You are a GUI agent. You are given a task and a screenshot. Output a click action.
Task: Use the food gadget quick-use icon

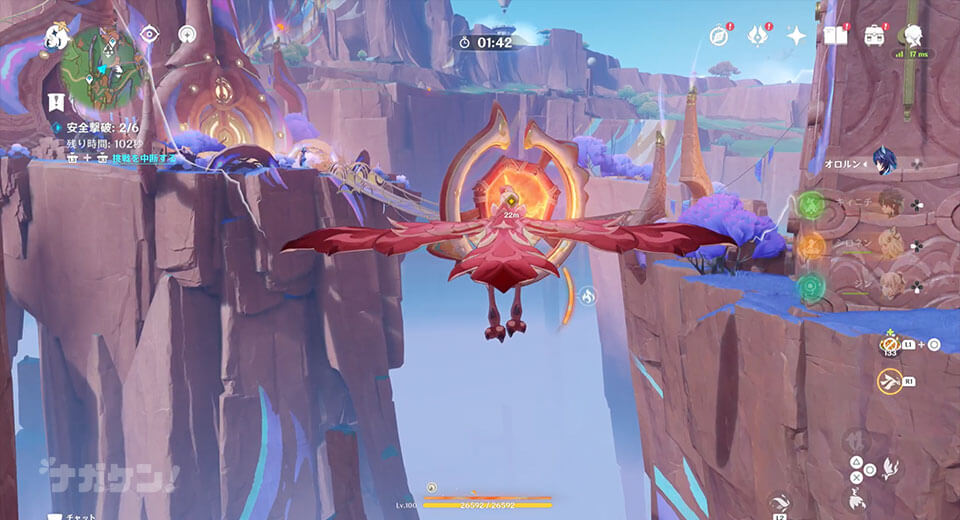[x=889, y=345]
